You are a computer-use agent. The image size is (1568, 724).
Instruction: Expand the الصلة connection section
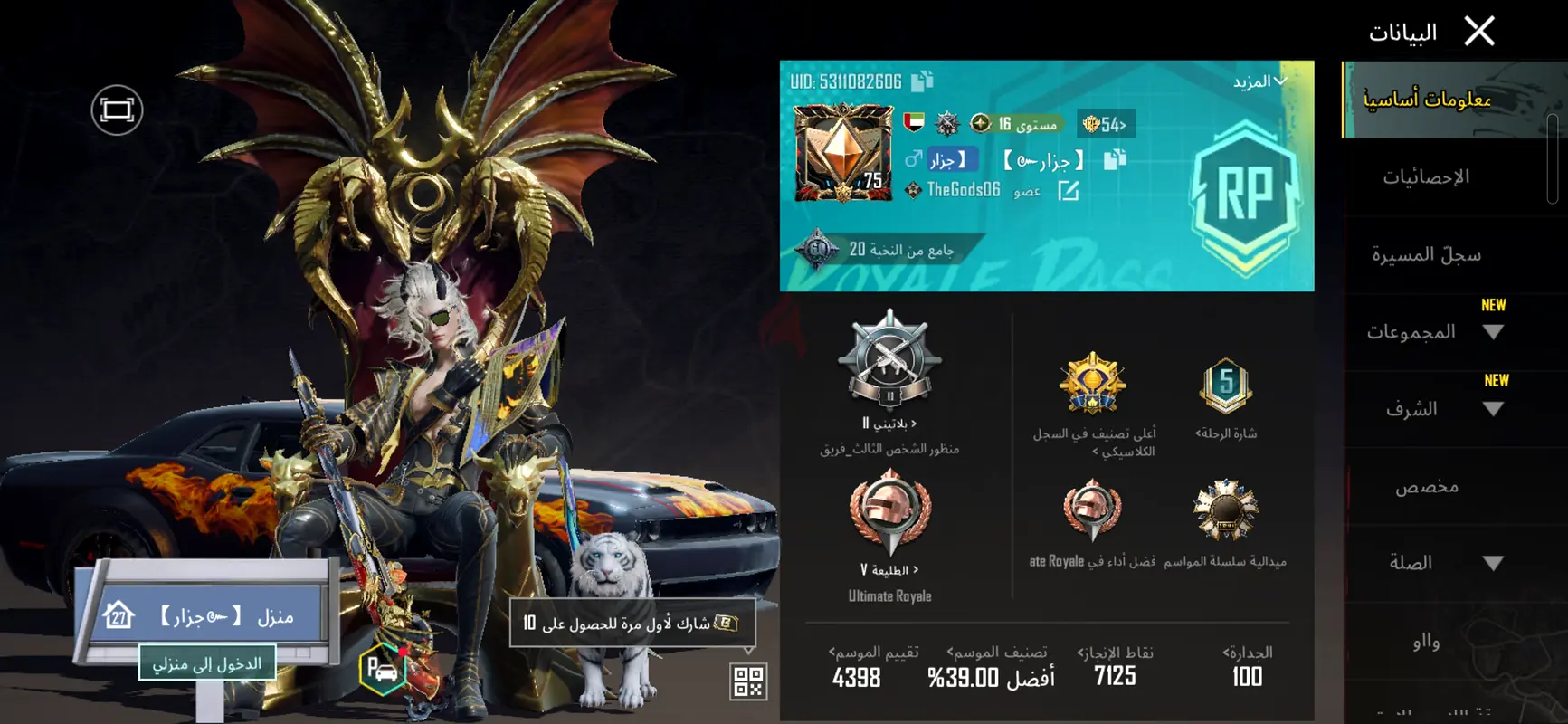1493,563
